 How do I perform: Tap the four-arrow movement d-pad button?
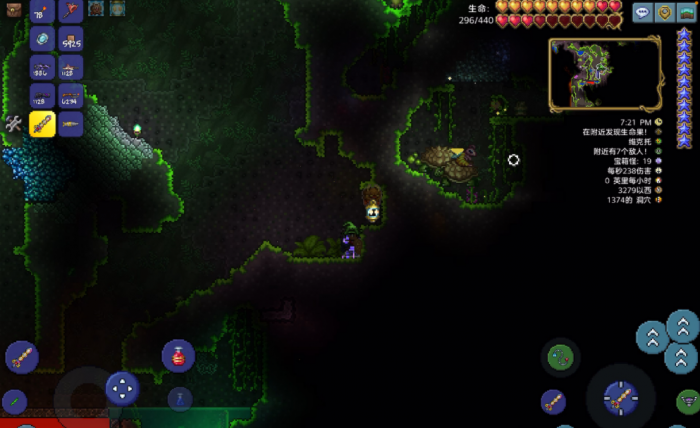pyautogui.click(x=122, y=387)
